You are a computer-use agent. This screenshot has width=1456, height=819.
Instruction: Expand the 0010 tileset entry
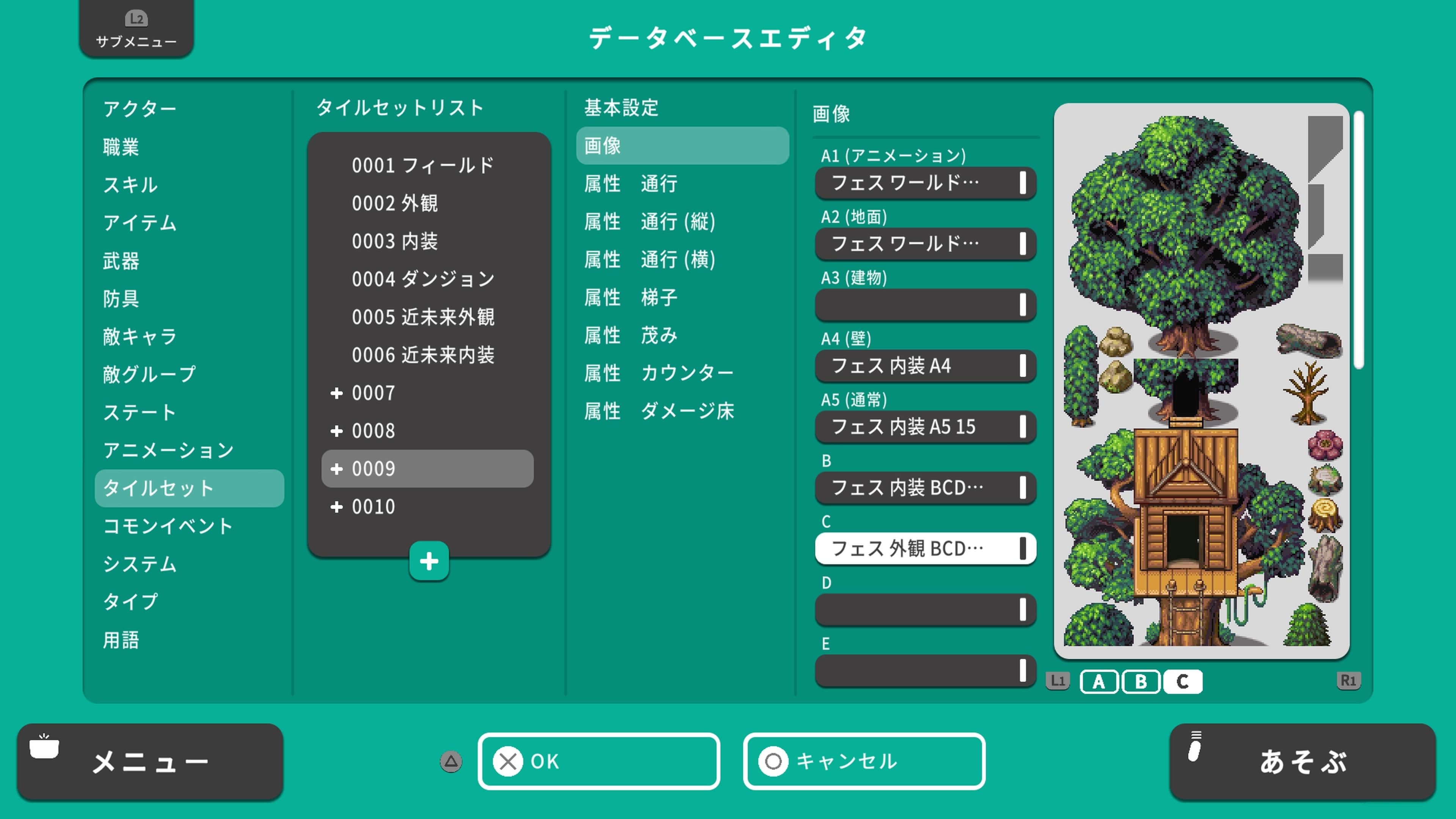[x=337, y=507]
